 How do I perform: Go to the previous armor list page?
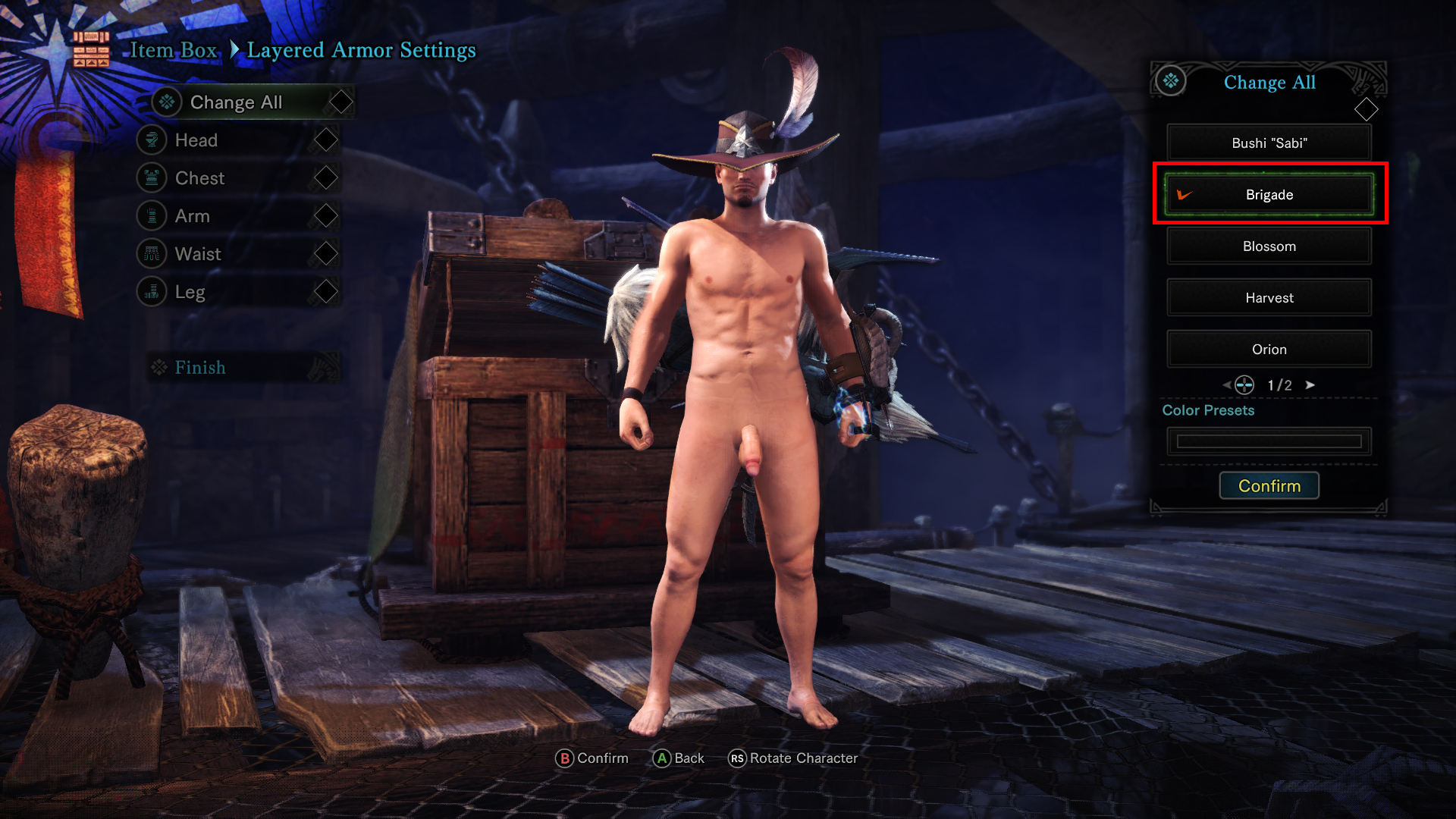tap(1226, 385)
